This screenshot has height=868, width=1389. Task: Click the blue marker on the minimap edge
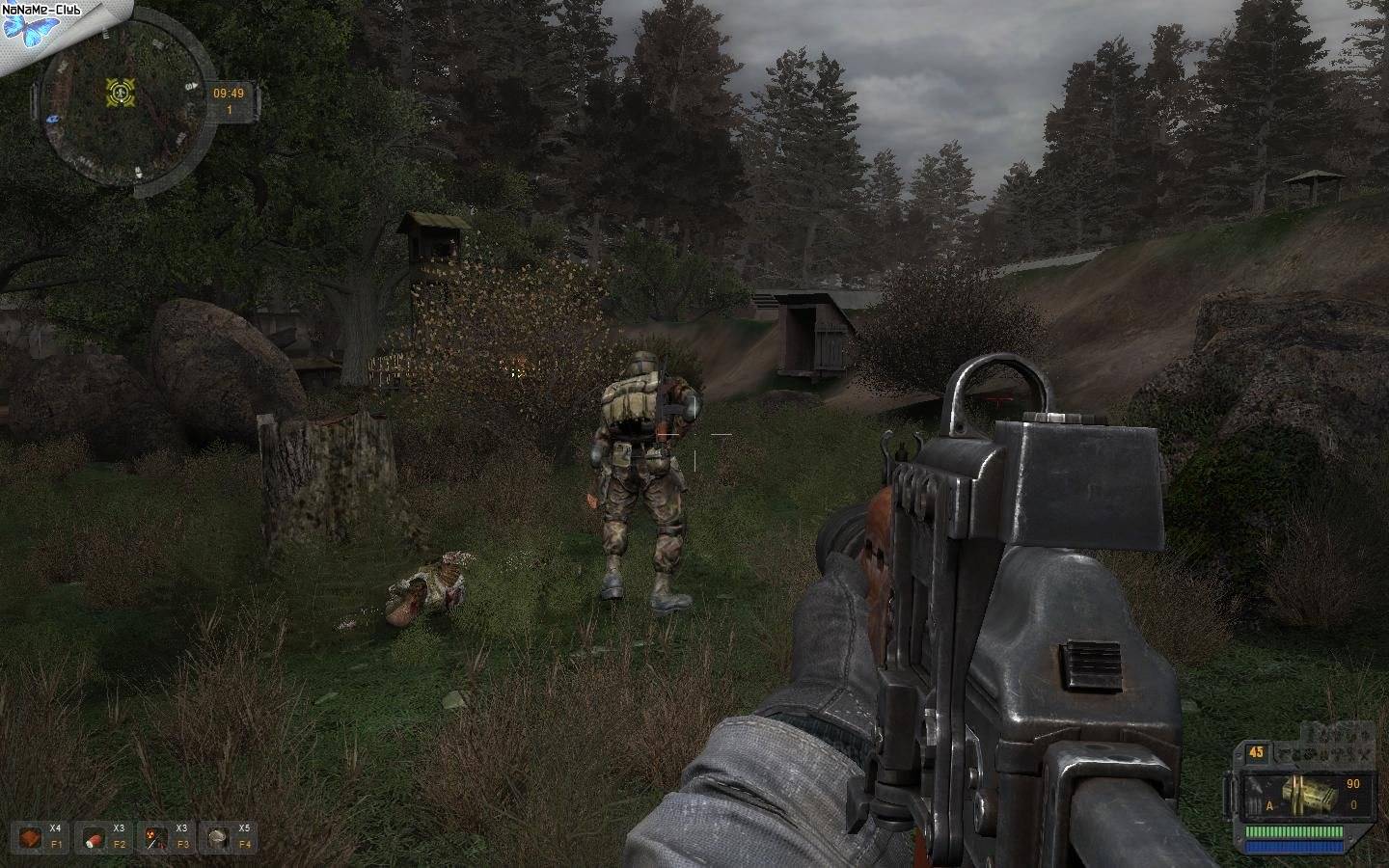[50, 118]
